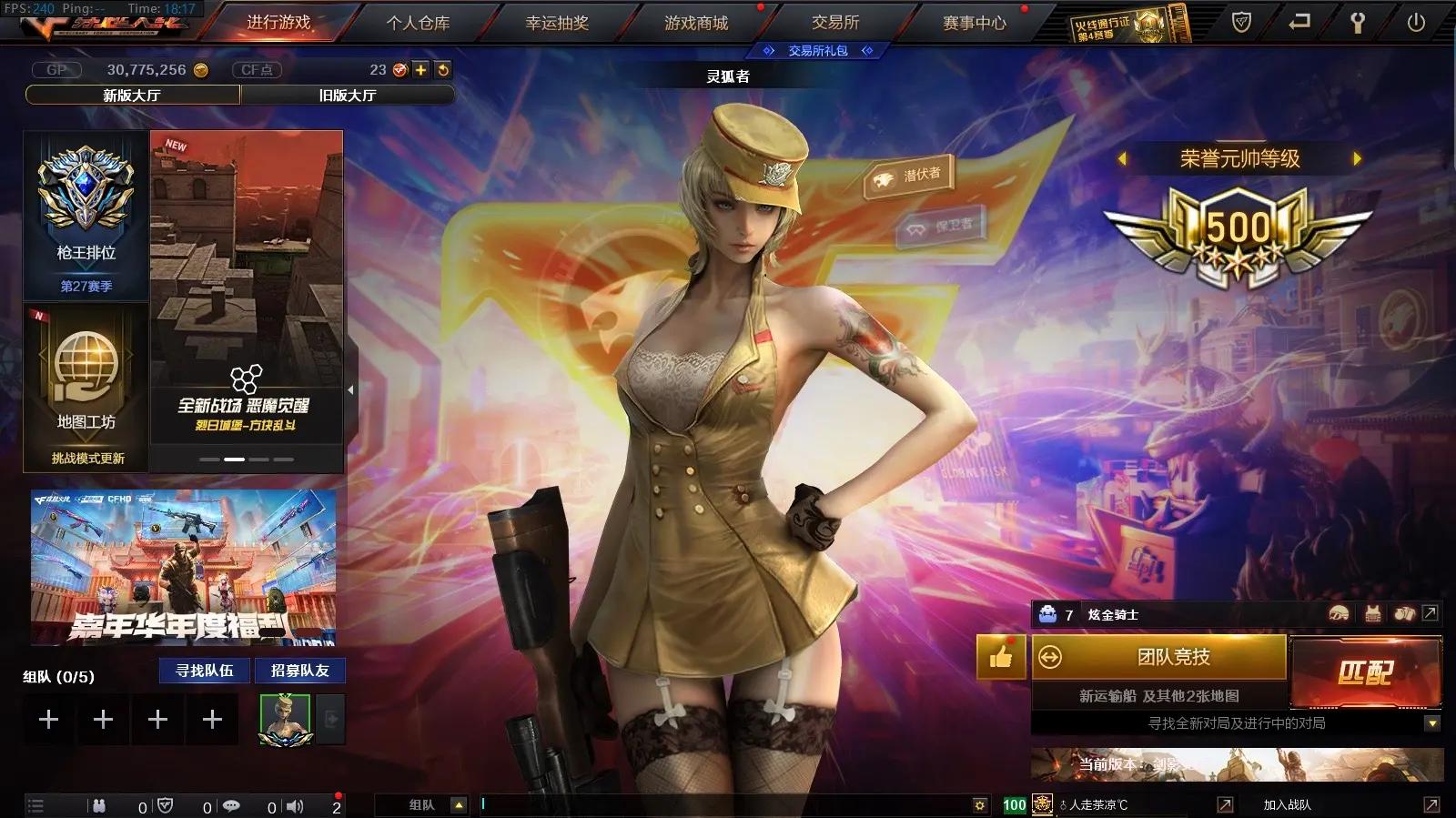Click the second carousel dot below 全新战场 恶魔觉醒

[236, 459]
